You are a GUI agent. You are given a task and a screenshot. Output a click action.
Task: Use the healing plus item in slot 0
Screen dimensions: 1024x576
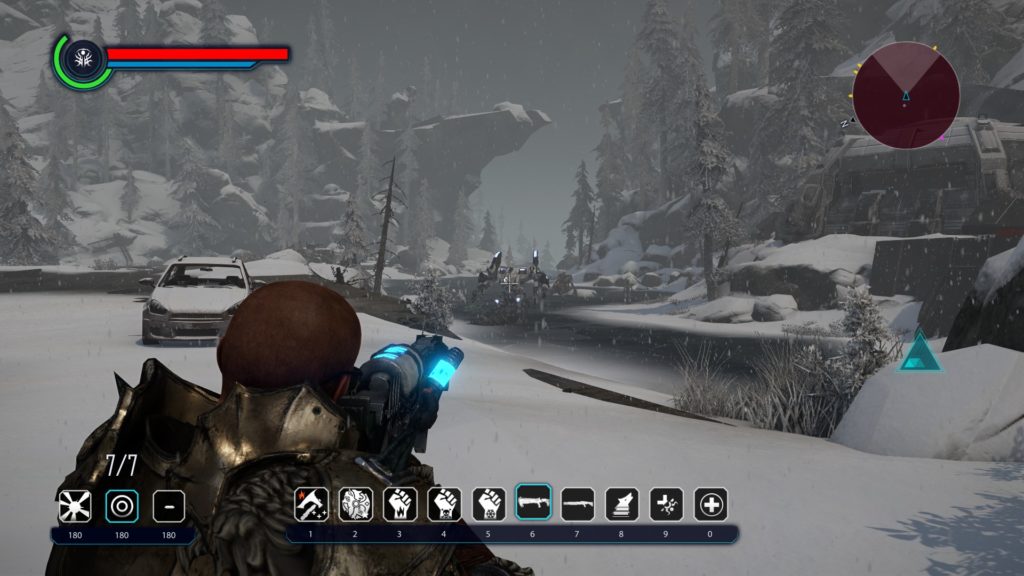(711, 504)
